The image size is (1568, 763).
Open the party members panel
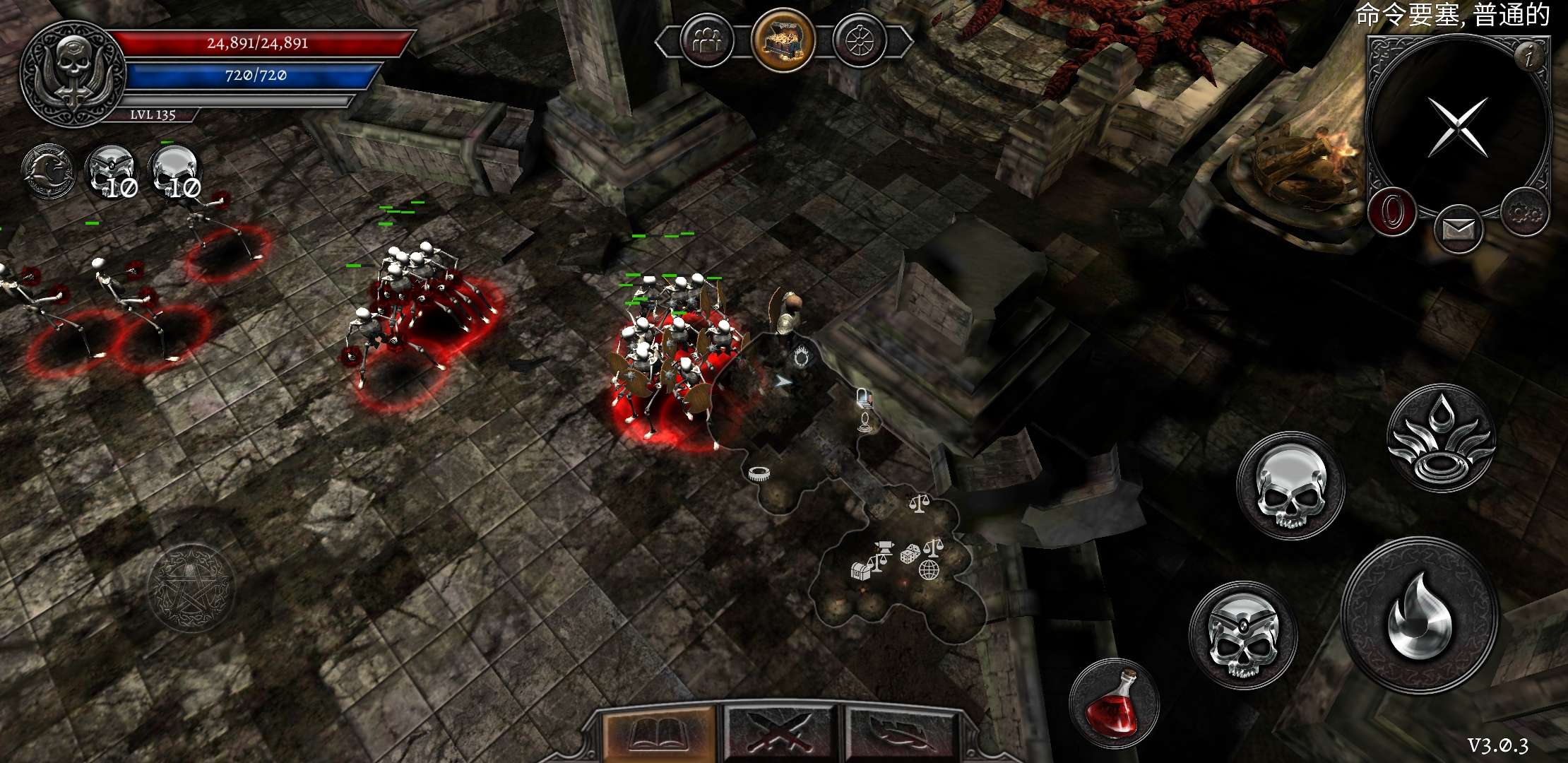coord(707,42)
